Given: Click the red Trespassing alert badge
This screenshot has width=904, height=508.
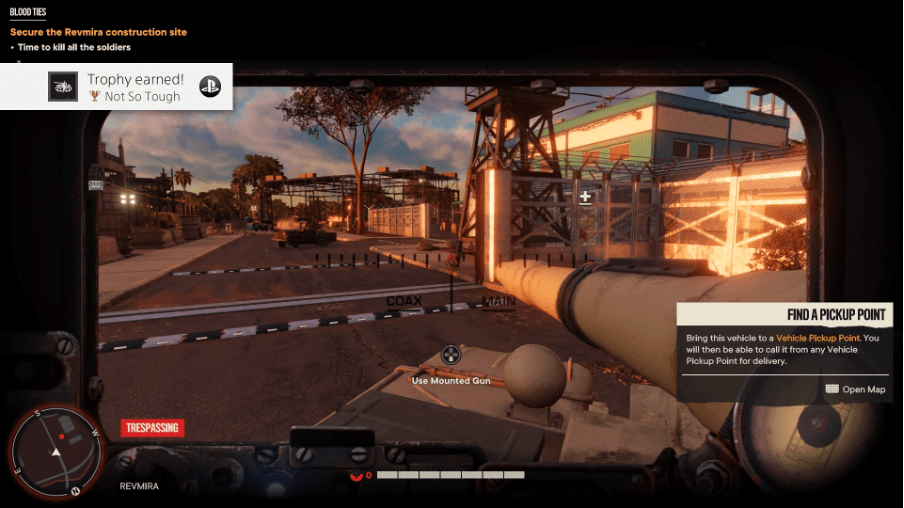Looking at the screenshot, I should (152, 428).
